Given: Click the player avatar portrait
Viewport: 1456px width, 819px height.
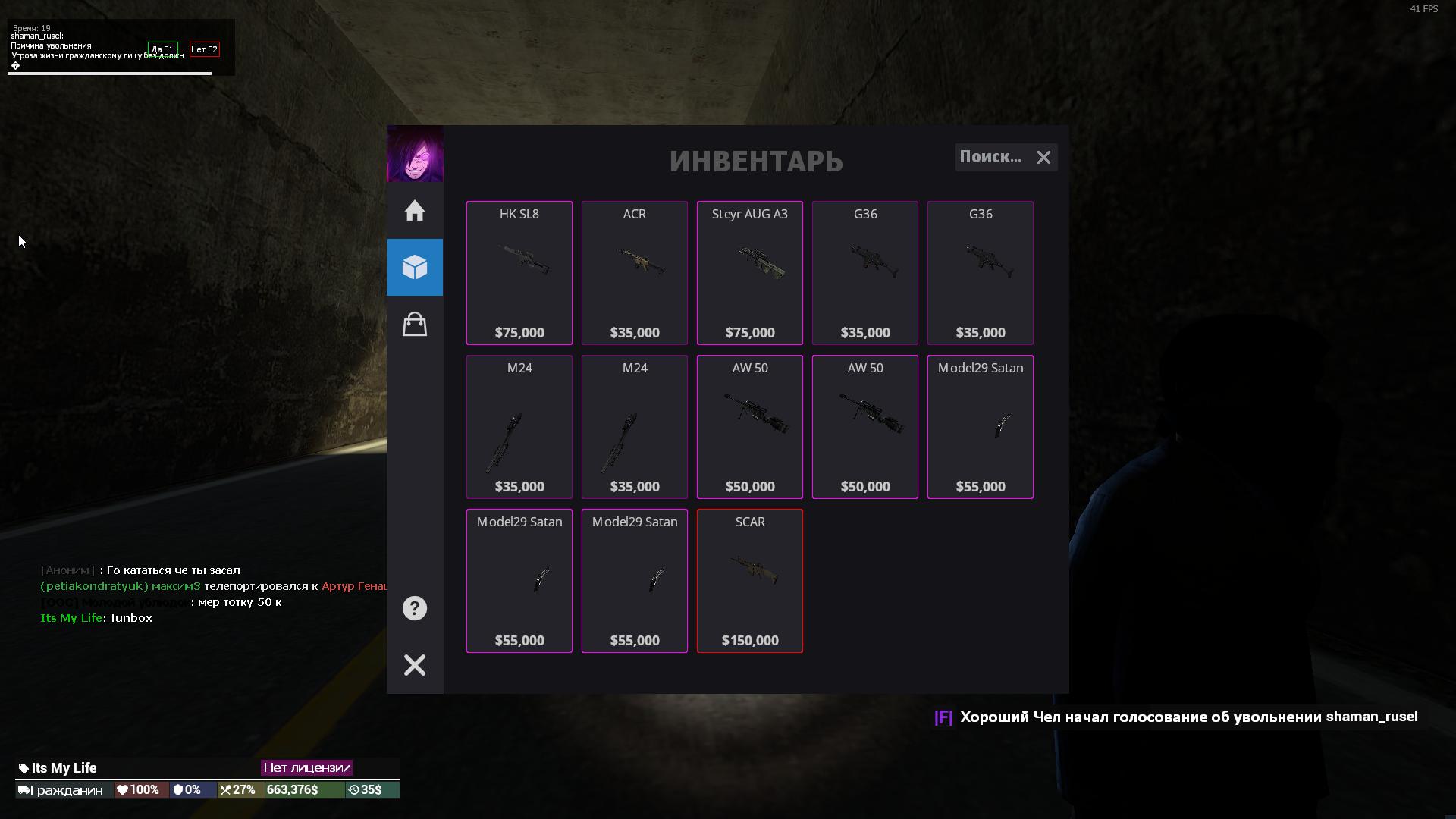Looking at the screenshot, I should click(x=415, y=154).
